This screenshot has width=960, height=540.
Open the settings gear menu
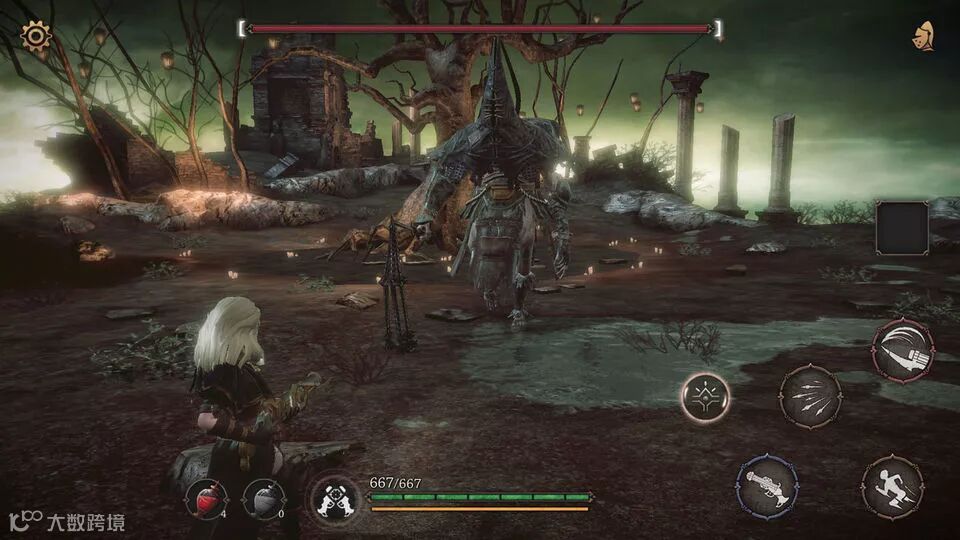coord(36,37)
